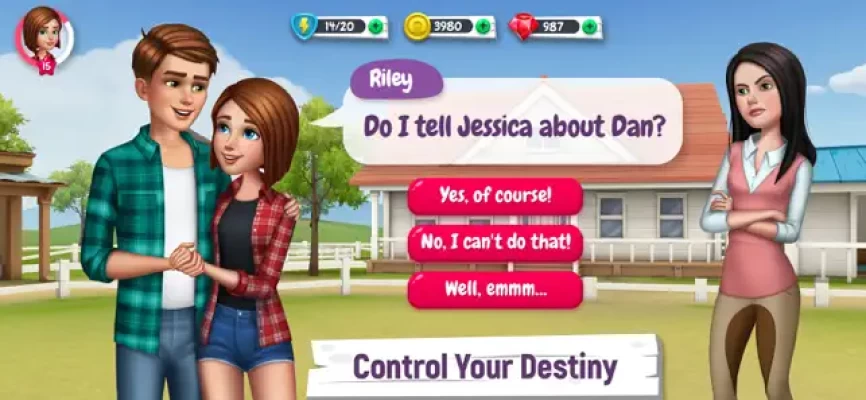Viewport: 866px width, 400px height.
Task: Buy more gold coins via plus button
Action: (x=484, y=27)
